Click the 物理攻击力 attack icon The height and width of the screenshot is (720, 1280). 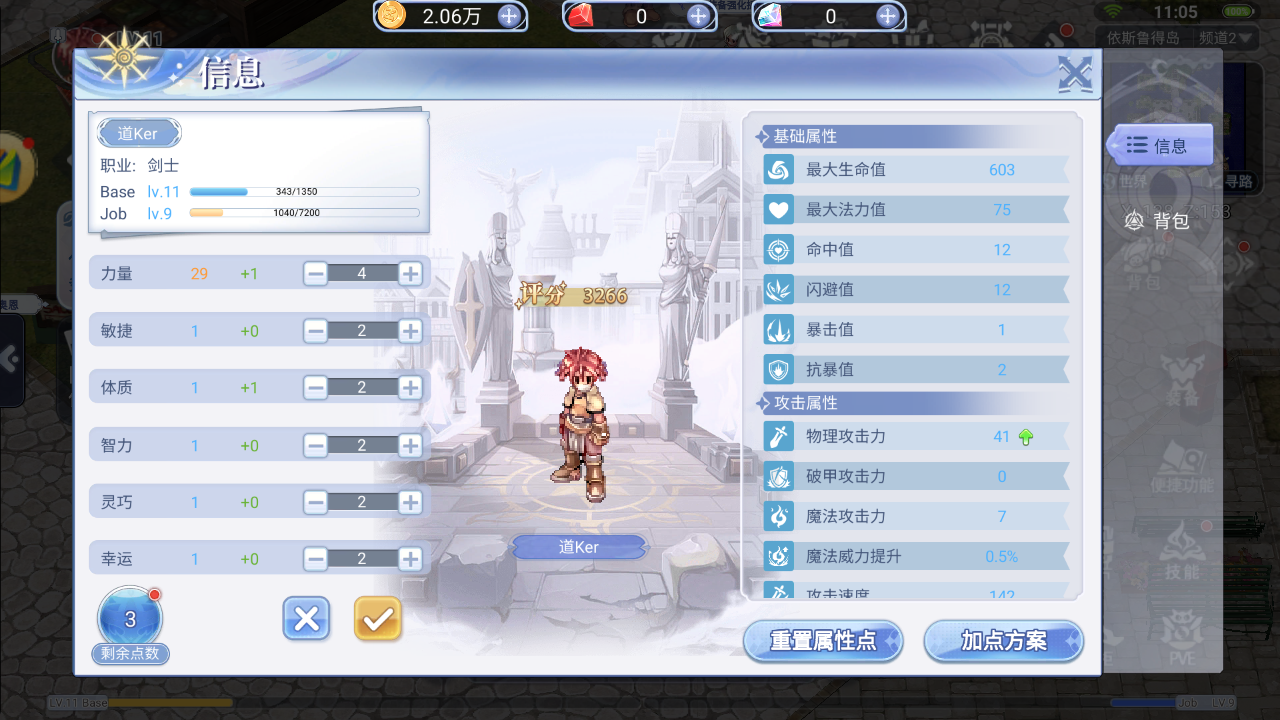point(781,436)
